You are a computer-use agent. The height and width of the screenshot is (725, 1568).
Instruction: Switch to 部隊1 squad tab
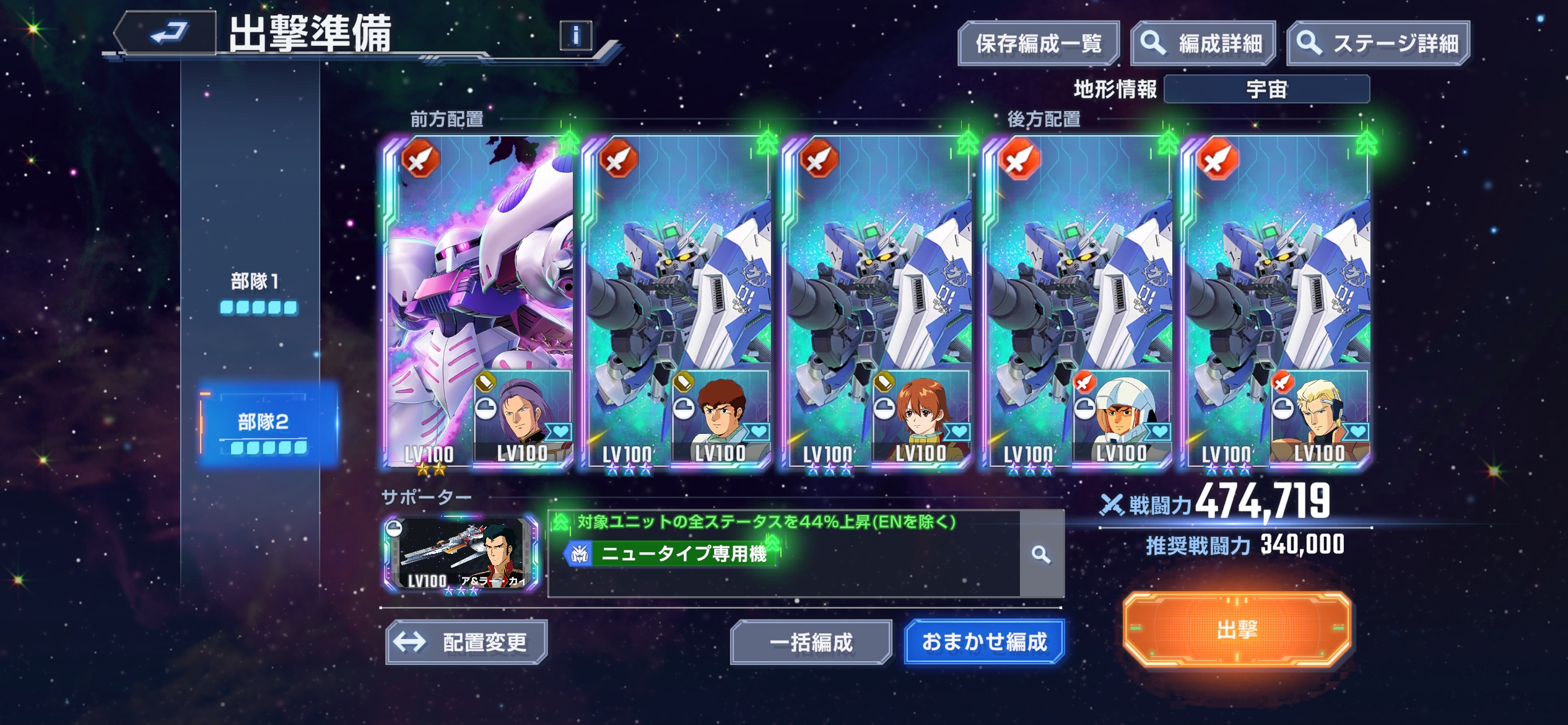257,291
